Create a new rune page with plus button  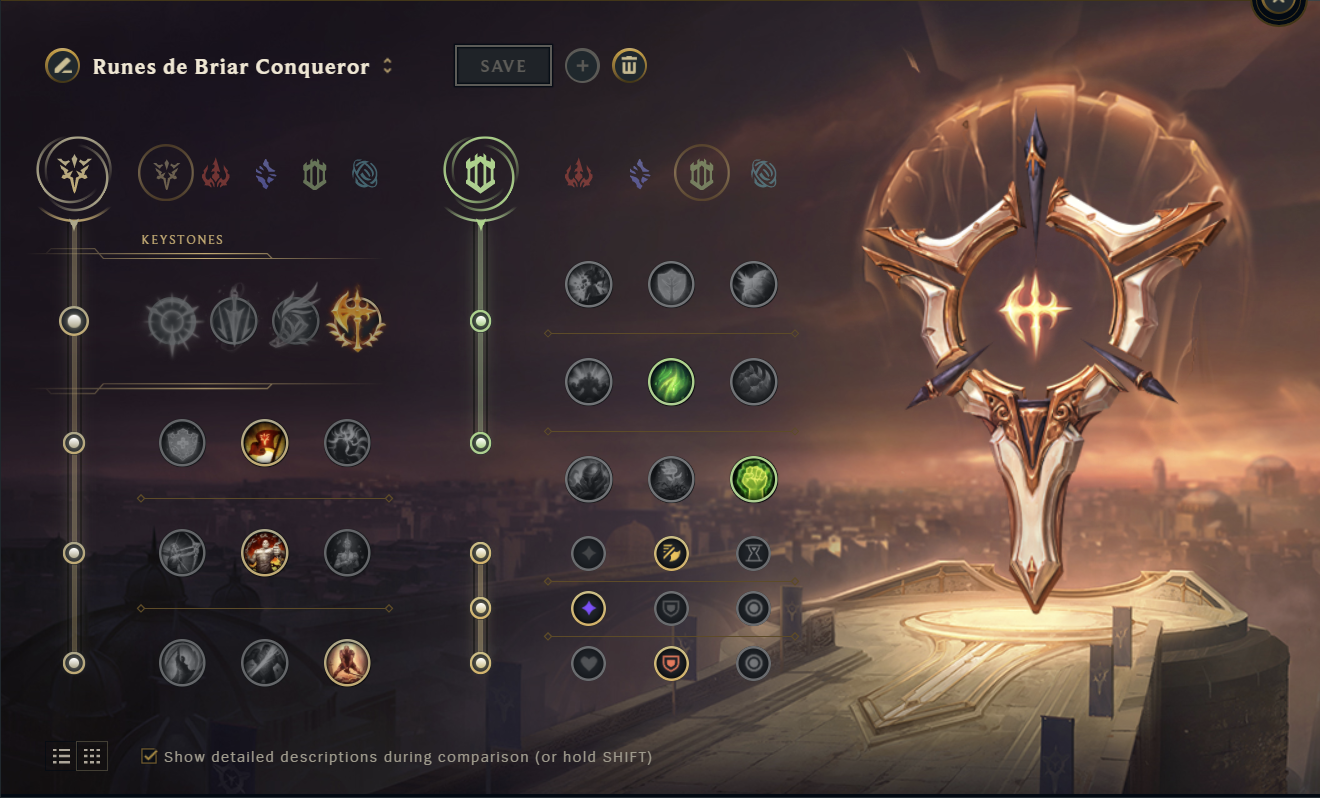[582, 65]
